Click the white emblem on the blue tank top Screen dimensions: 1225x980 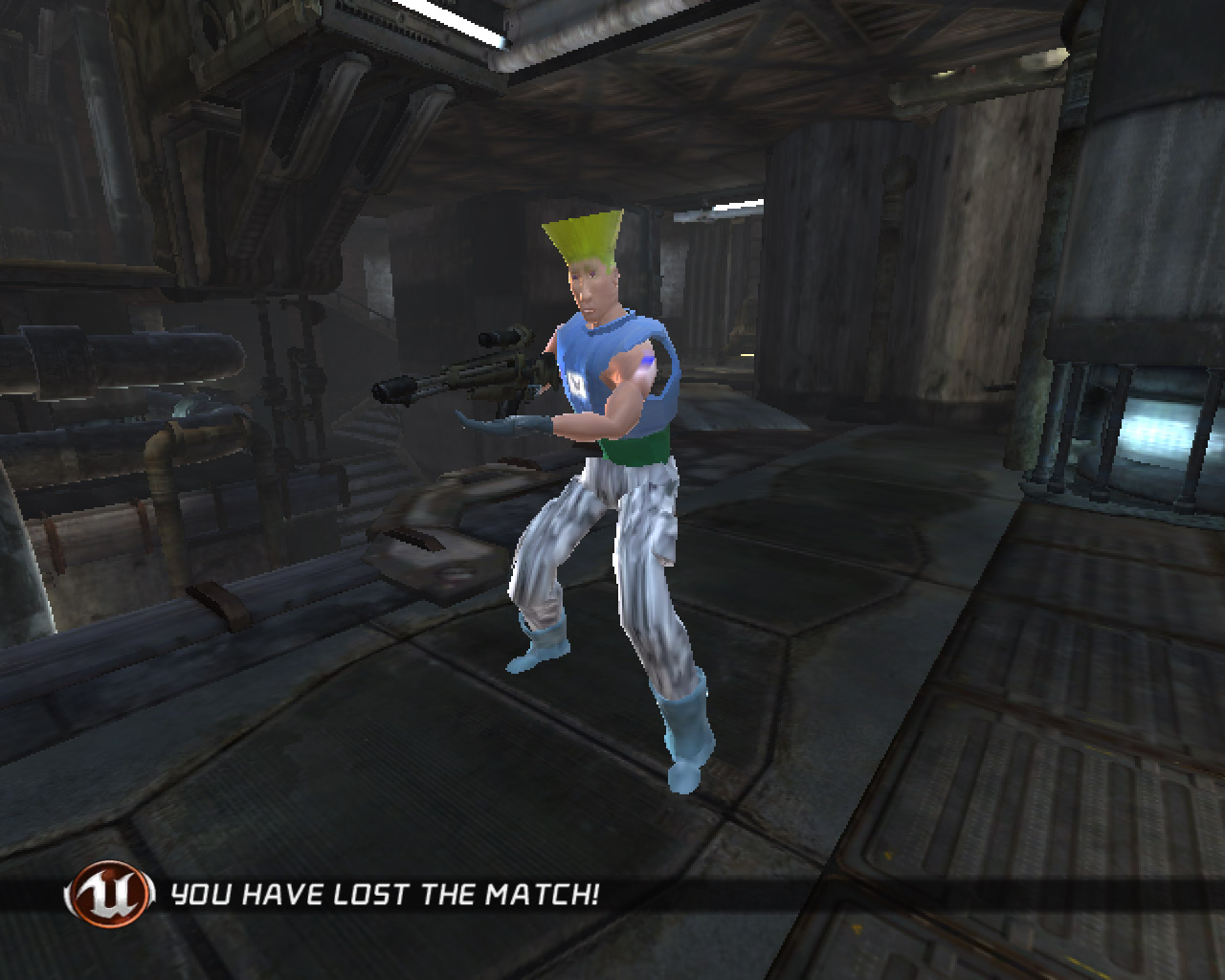click(575, 382)
